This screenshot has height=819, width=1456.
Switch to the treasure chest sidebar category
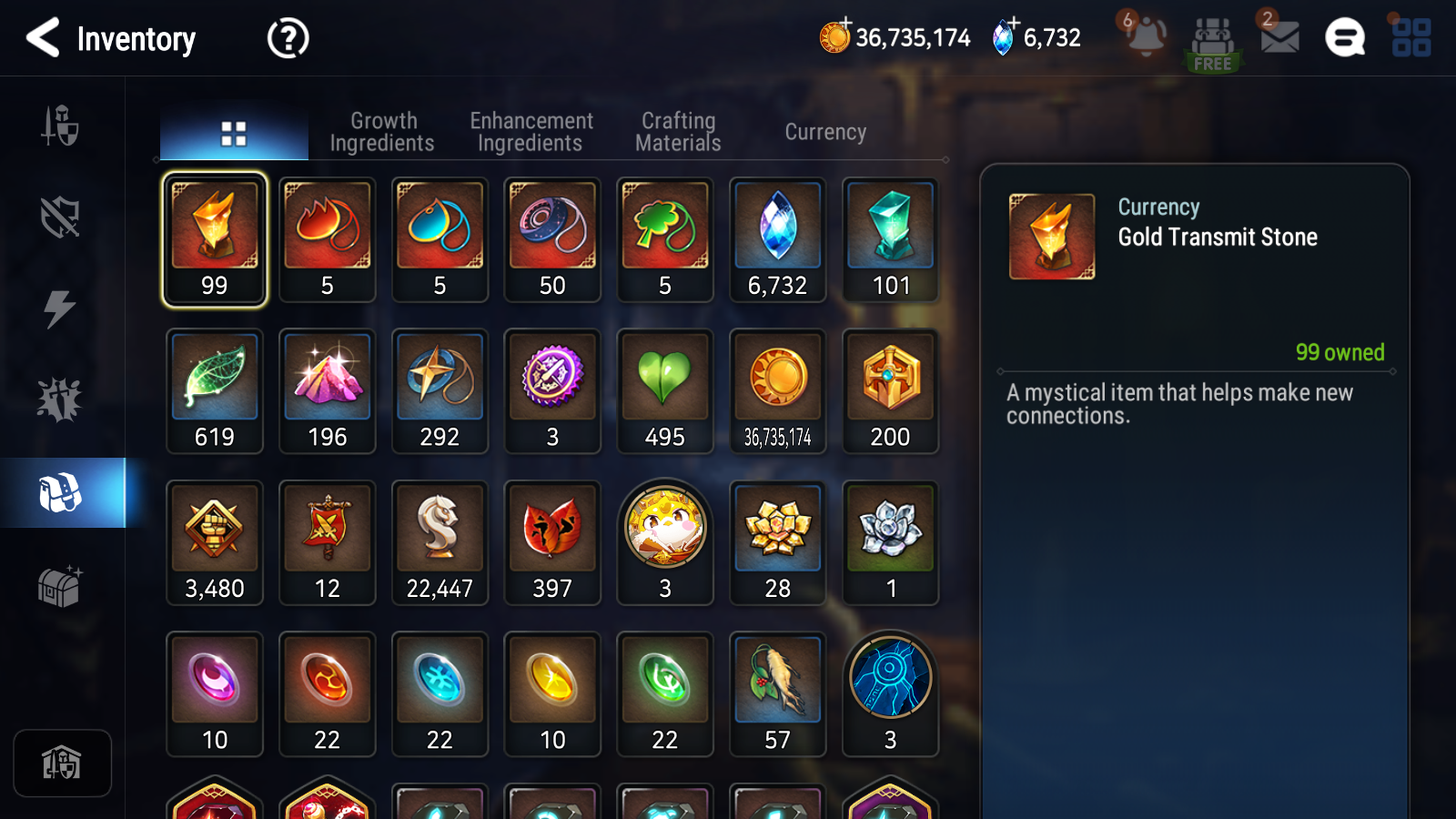[60, 586]
